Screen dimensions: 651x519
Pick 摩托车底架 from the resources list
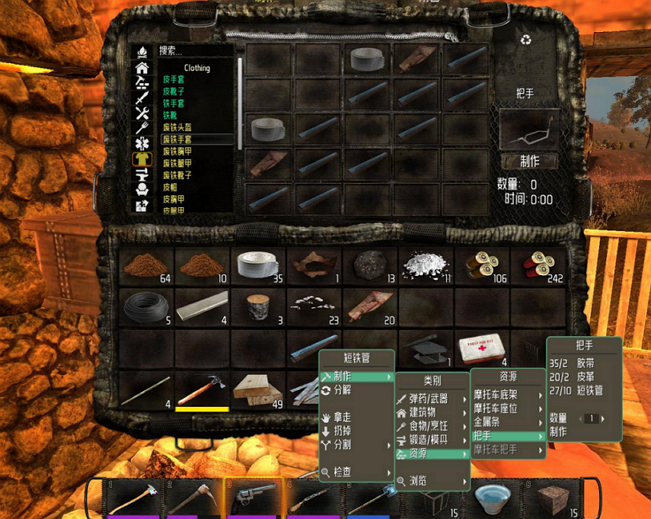[x=500, y=394]
